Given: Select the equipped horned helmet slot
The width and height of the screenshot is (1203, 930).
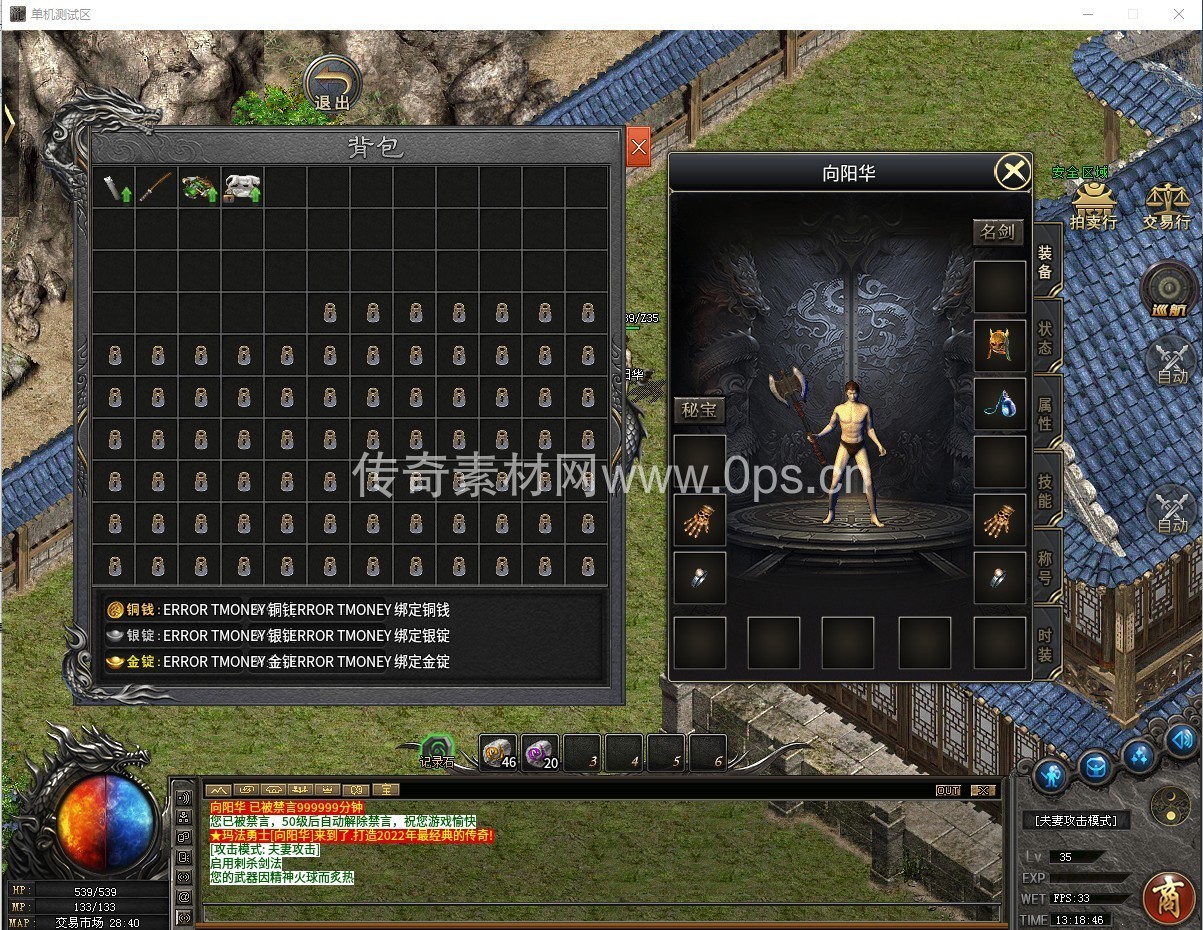Looking at the screenshot, I should 1000,346.
